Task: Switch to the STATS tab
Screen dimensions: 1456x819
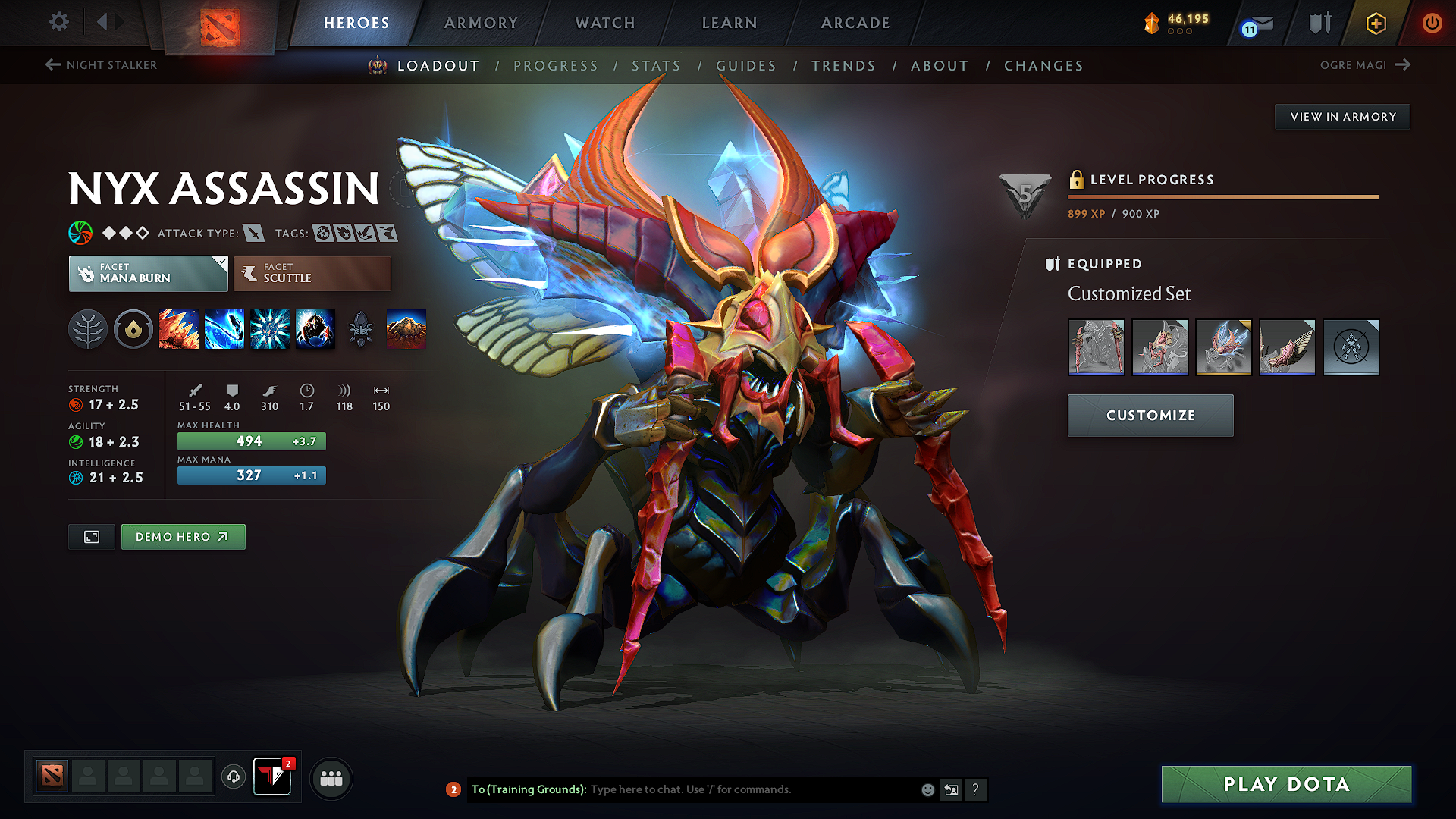Action: pos(657,66)
